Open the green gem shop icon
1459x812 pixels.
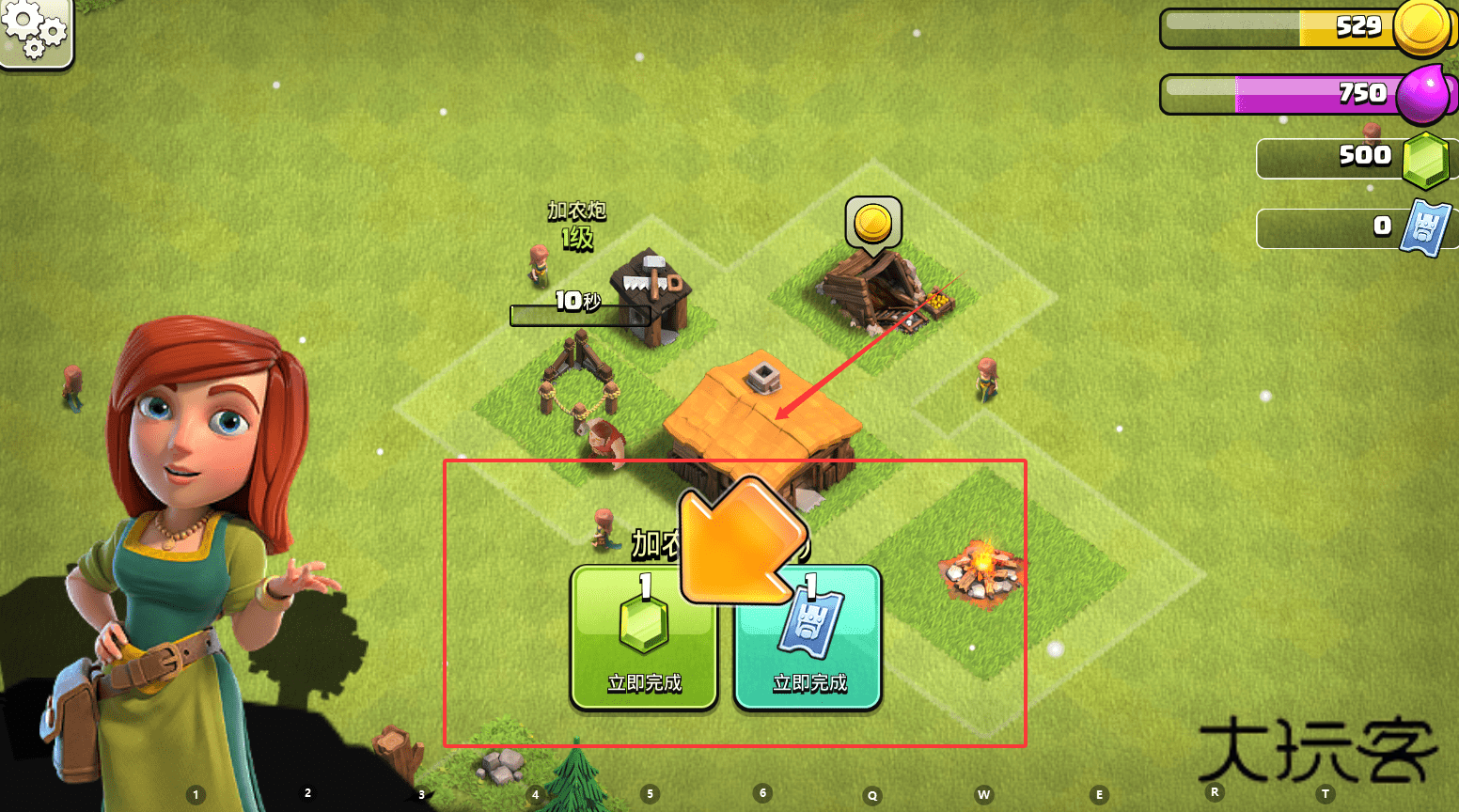[x=1425, y=160]
